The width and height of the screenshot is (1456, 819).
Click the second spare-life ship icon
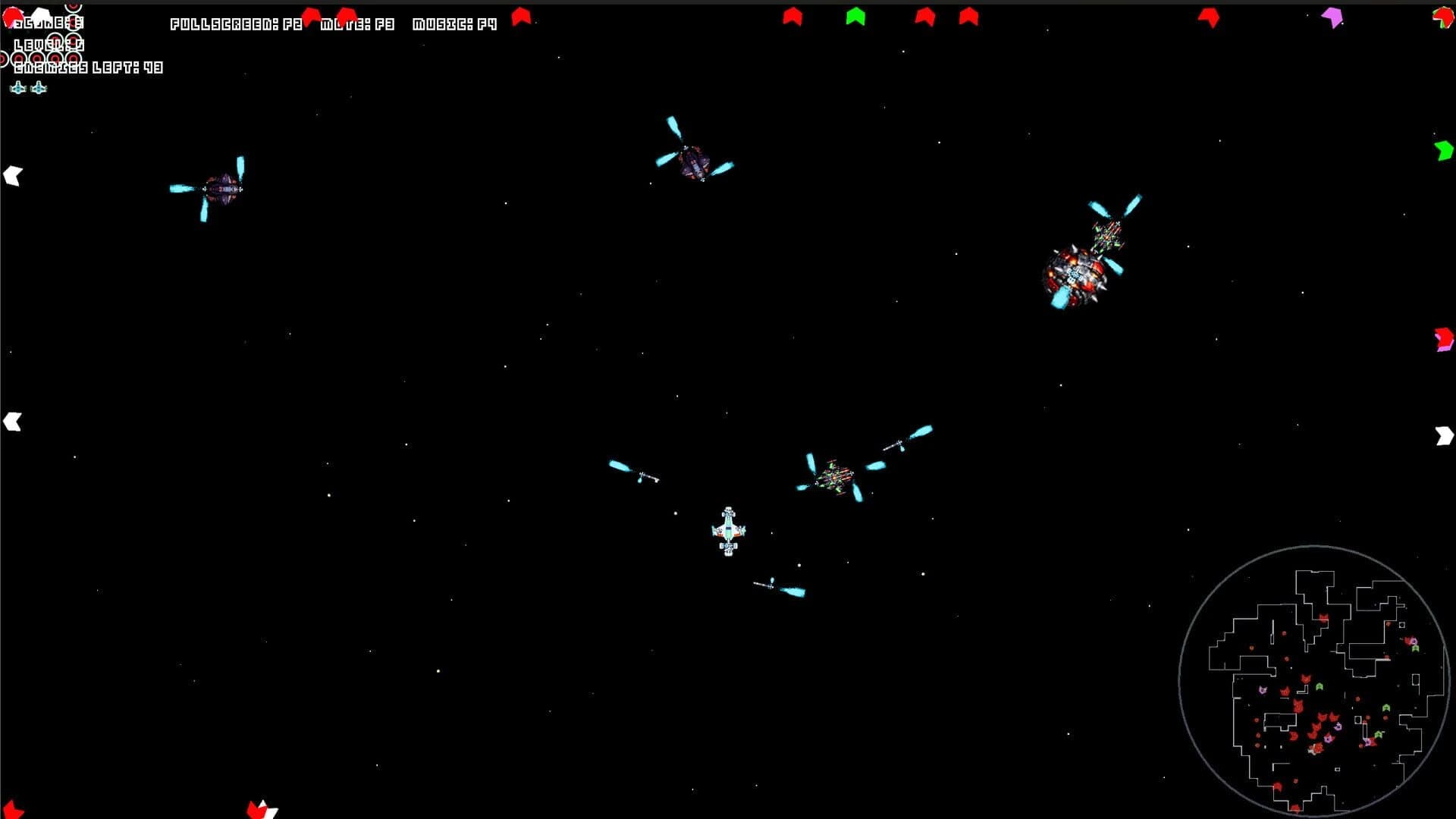point(38,87)
